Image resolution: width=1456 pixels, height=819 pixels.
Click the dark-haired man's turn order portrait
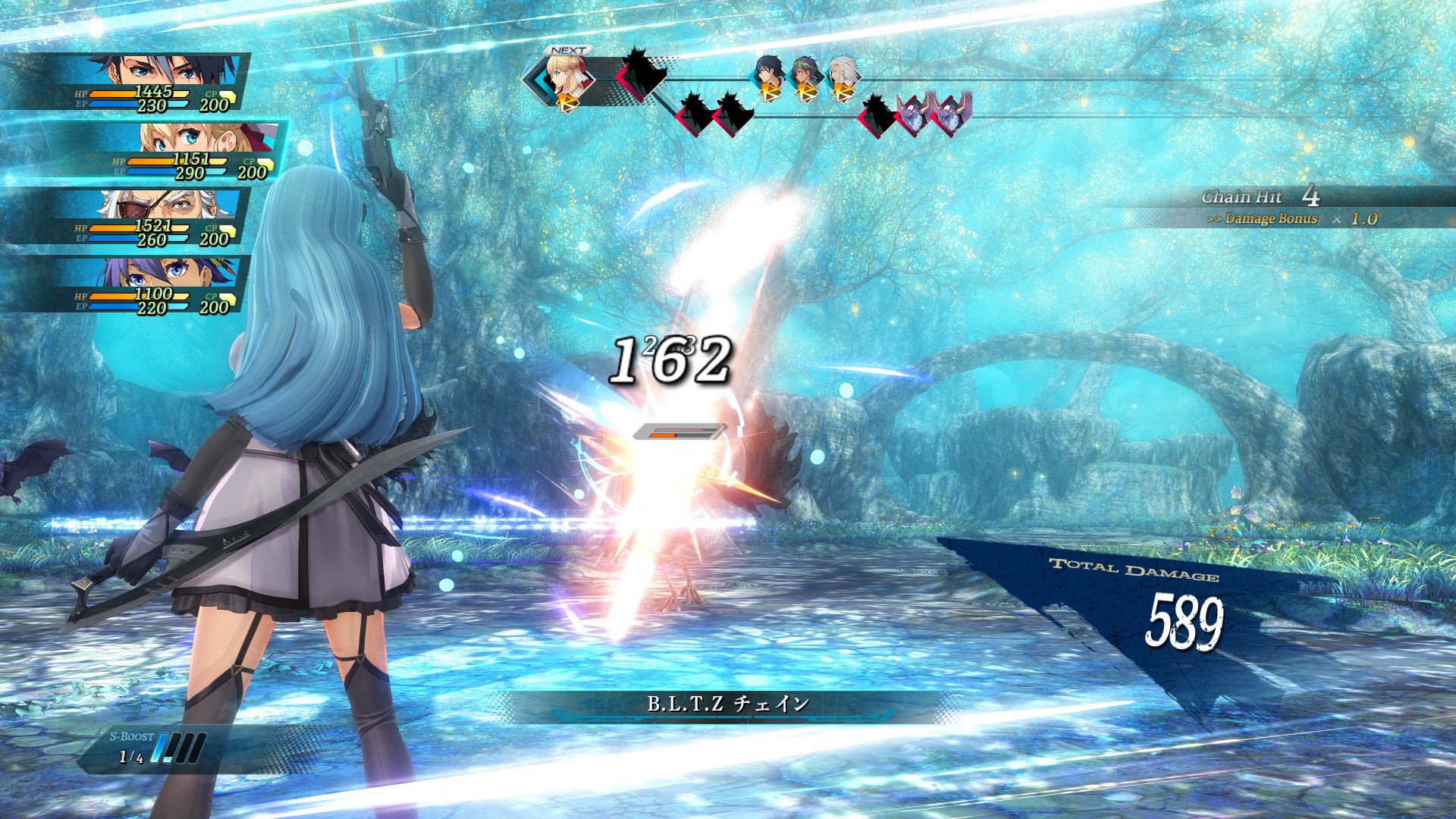768,75
